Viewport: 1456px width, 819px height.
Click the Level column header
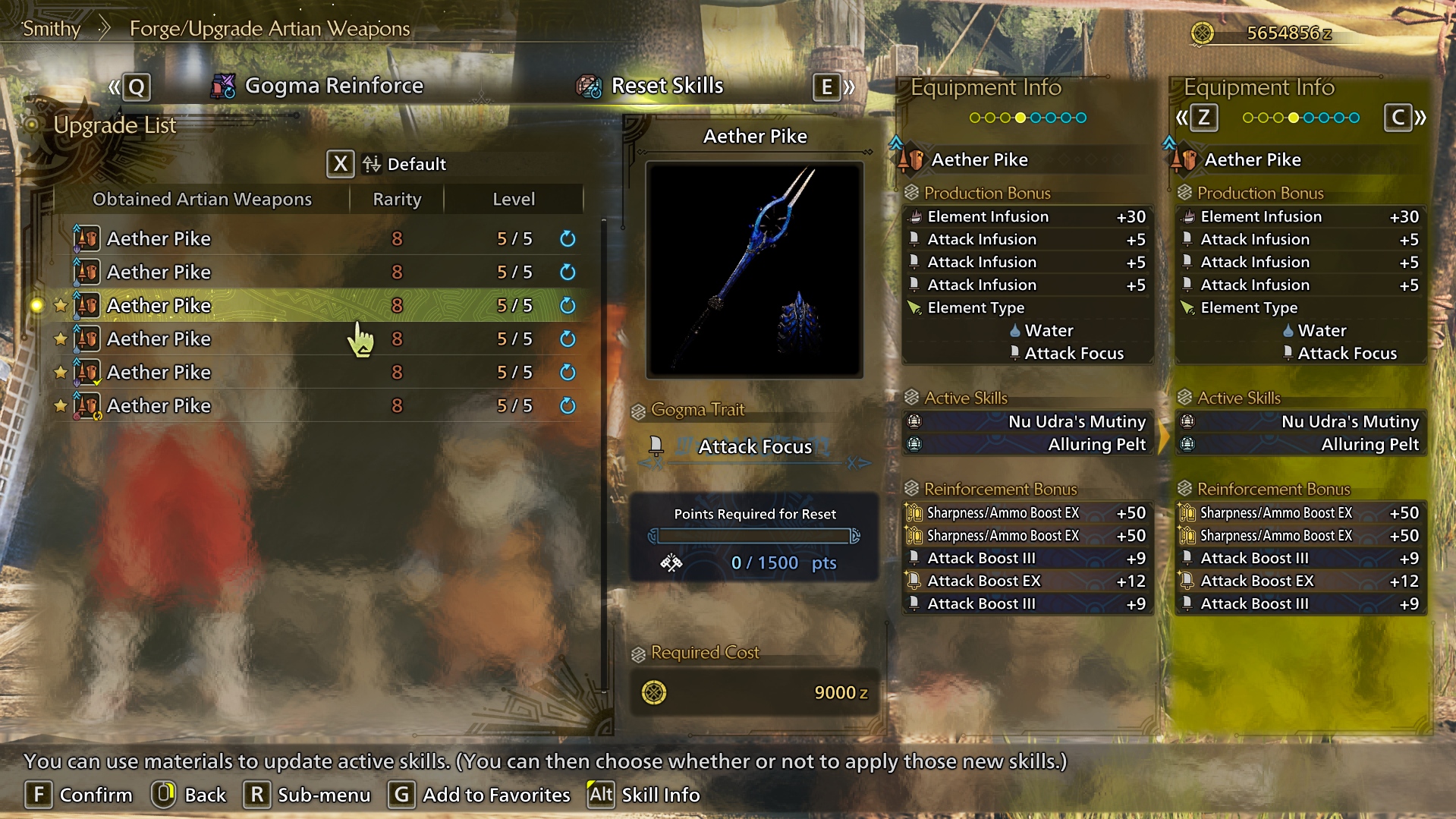pos(514,199)
